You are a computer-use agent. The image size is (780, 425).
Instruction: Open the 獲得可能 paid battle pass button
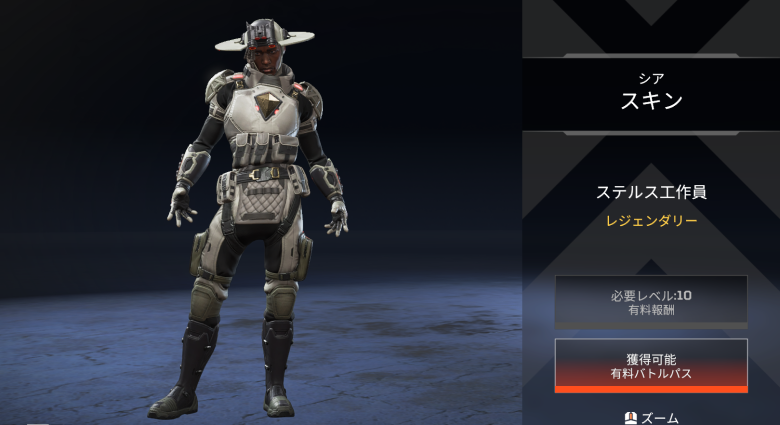coord(651,365)
